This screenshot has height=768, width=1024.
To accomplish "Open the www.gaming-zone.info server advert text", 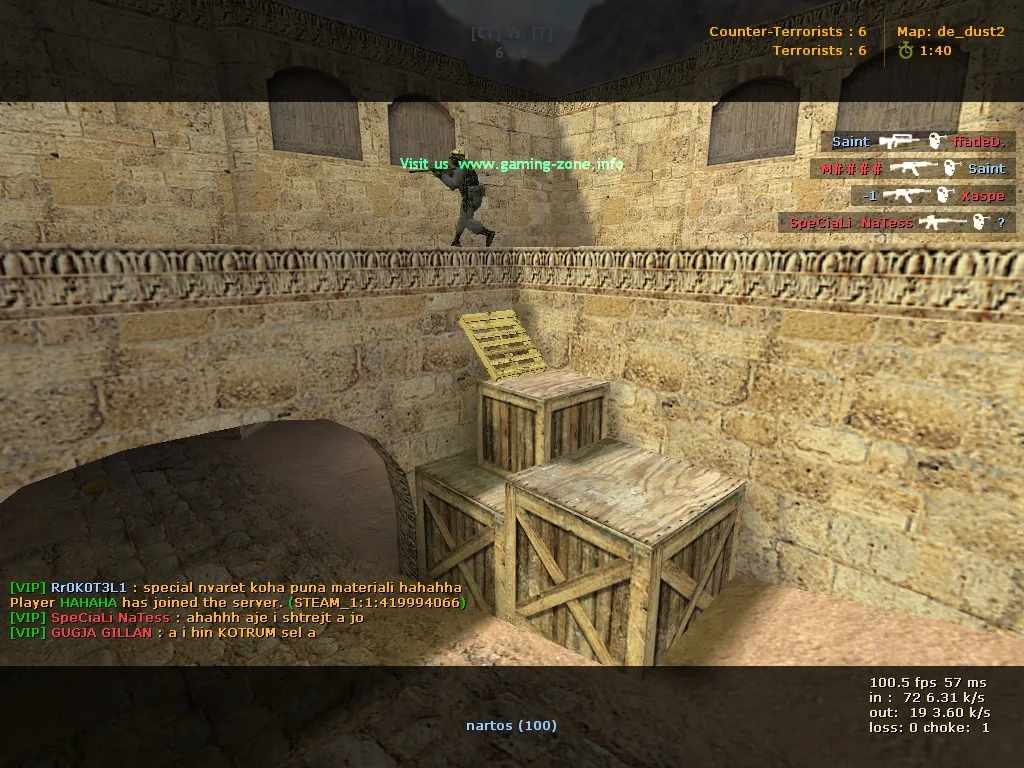I will (x=511, y=163).
